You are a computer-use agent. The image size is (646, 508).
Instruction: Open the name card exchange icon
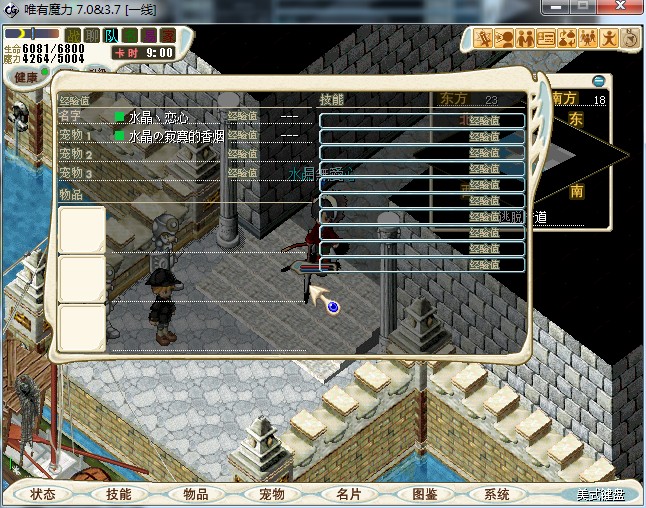click(546, 39)
